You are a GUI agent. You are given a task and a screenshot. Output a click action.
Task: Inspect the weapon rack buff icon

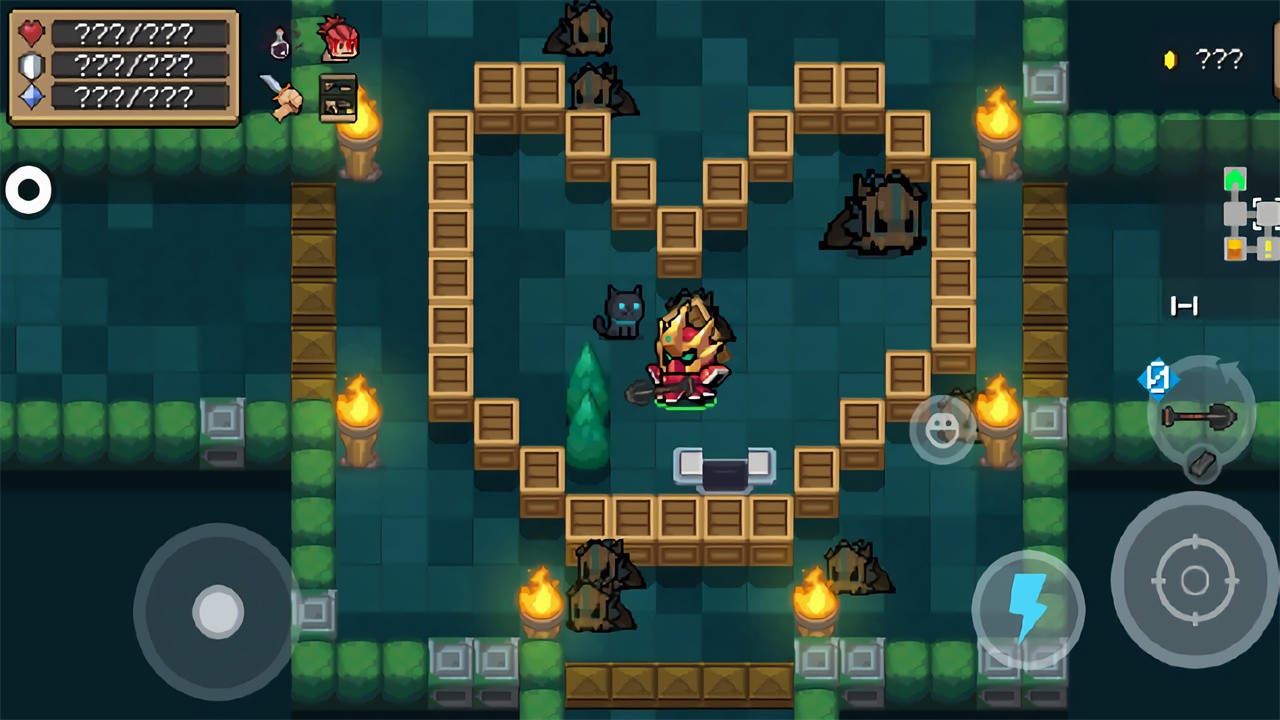point(338,97)
